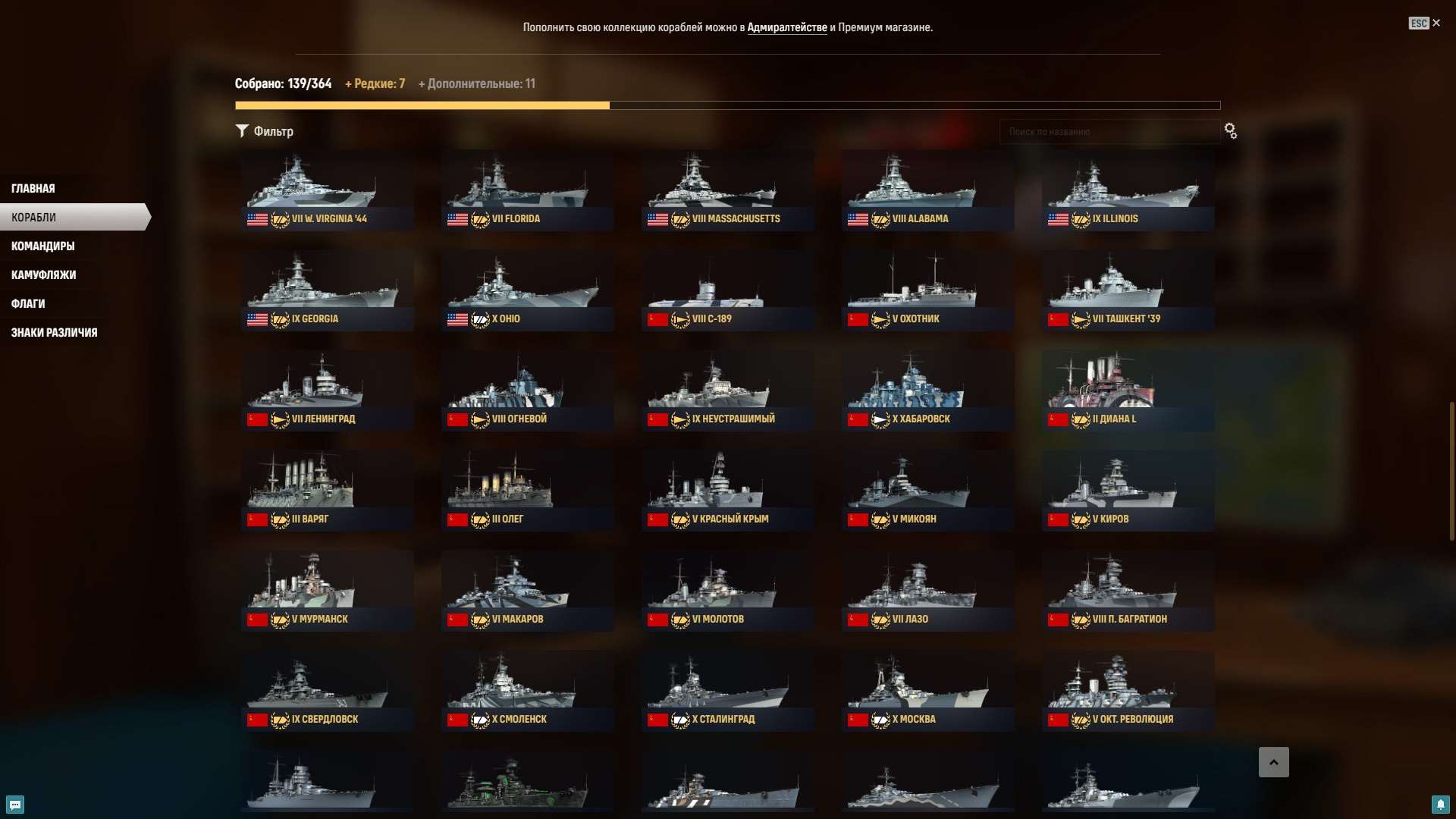Open the chat bubble icon bottom left
Image resolution: width=1456 pixels, height=819 pixels.
[x=16, y=805]
